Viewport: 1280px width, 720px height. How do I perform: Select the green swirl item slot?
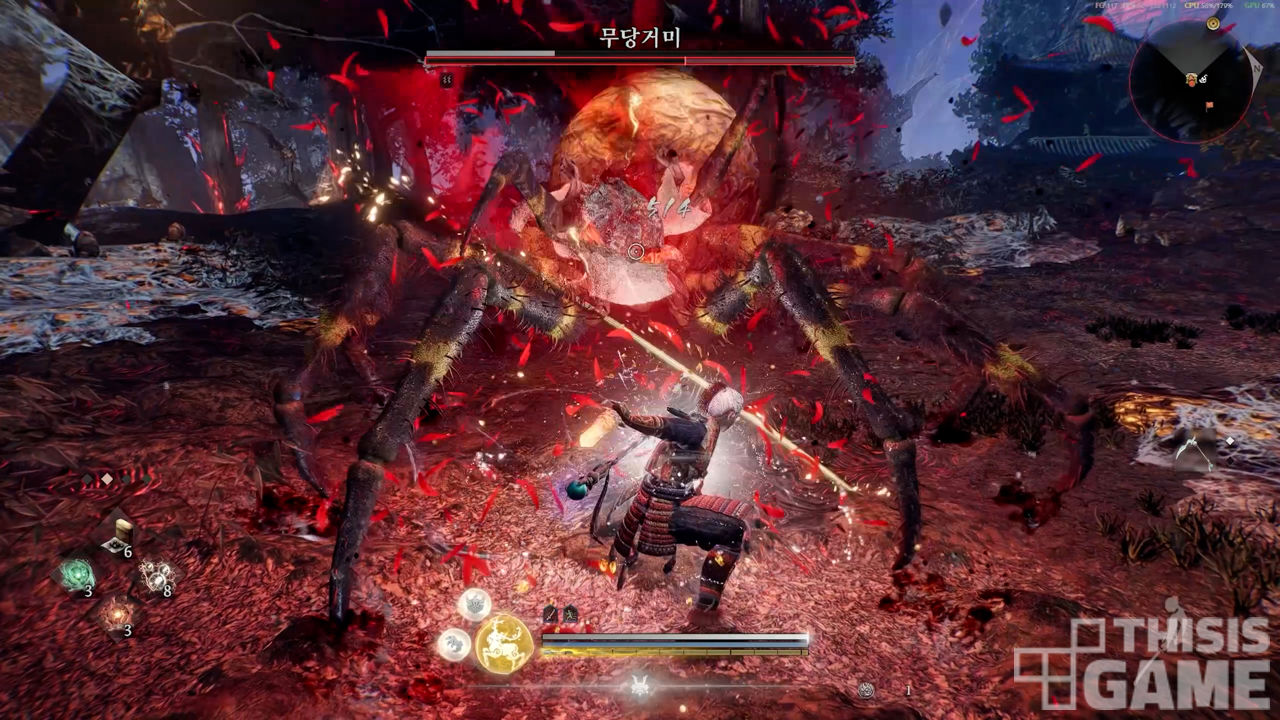(x=76, y=575)
